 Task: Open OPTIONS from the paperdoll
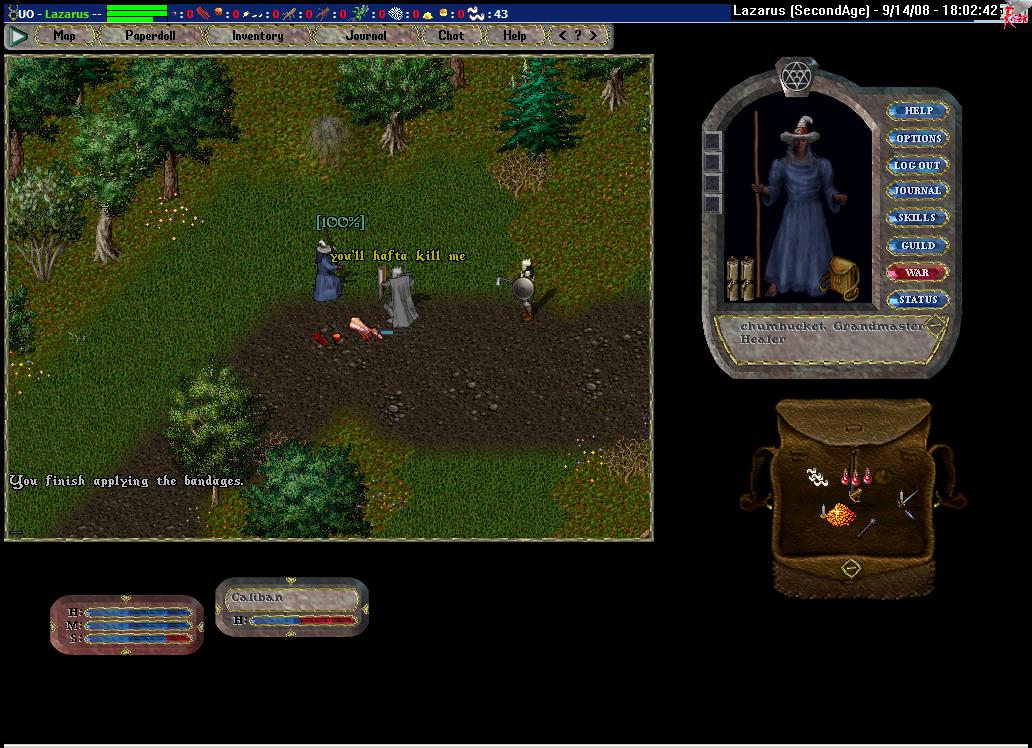pyautogui.click(x=918, y=138)
